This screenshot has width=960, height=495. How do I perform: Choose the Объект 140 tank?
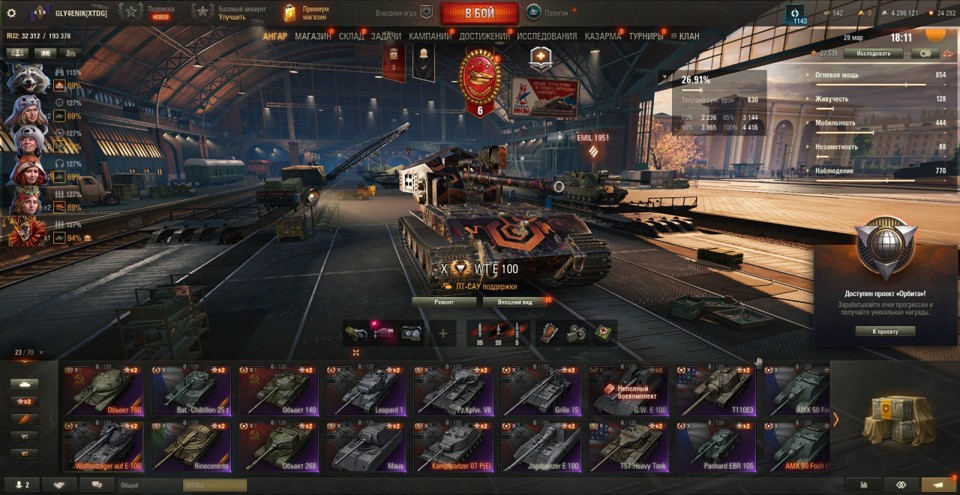[x=280, y=389]
